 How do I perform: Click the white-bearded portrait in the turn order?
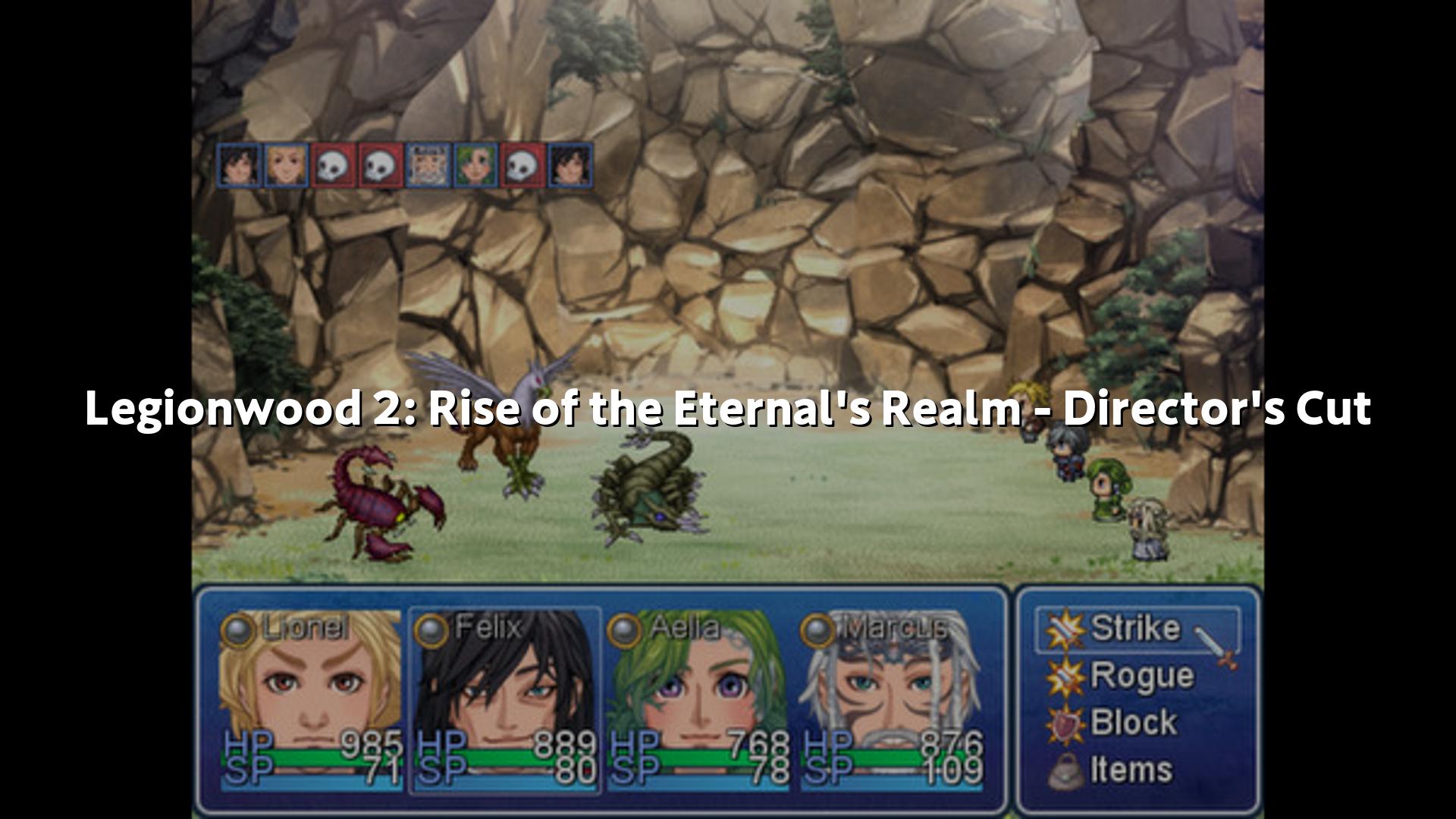point(428,165)
